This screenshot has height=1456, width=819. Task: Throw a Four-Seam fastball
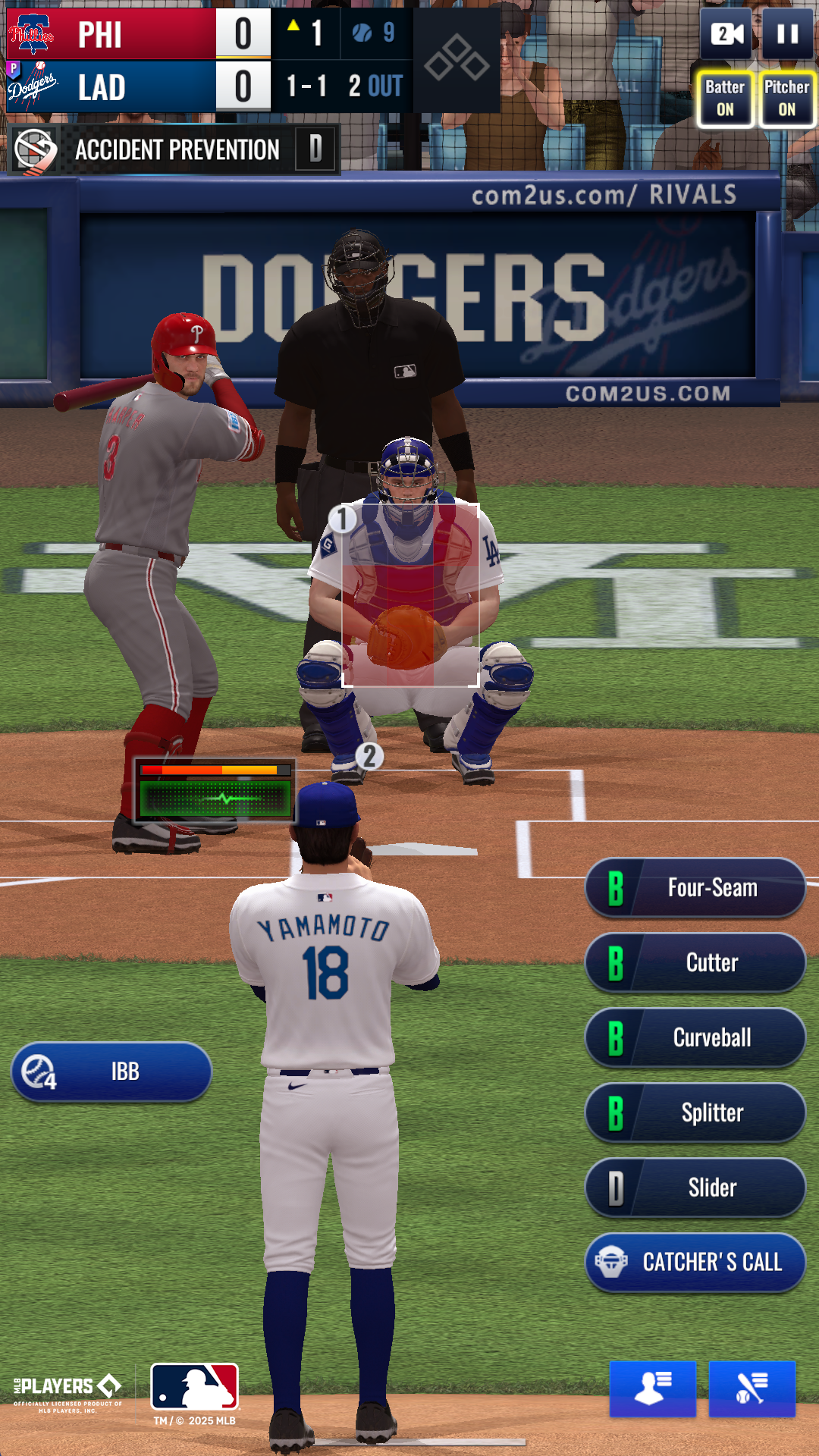(x=695, y=887)
